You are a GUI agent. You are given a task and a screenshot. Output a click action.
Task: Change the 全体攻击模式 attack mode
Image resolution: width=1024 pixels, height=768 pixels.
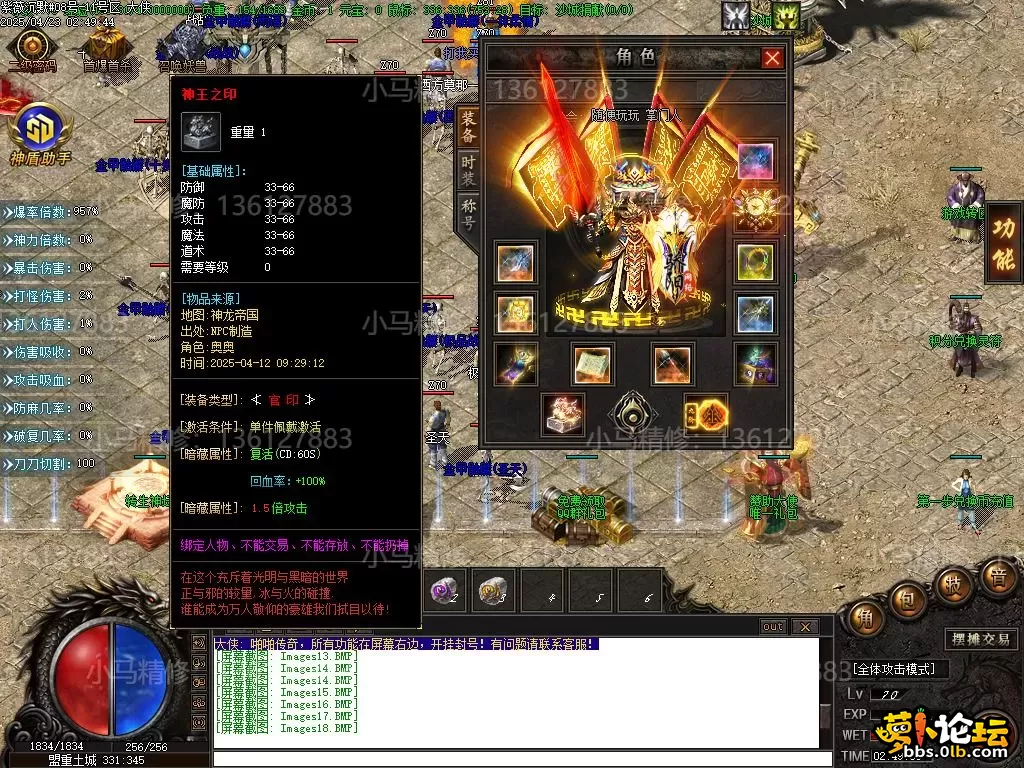tap(895, 669)
